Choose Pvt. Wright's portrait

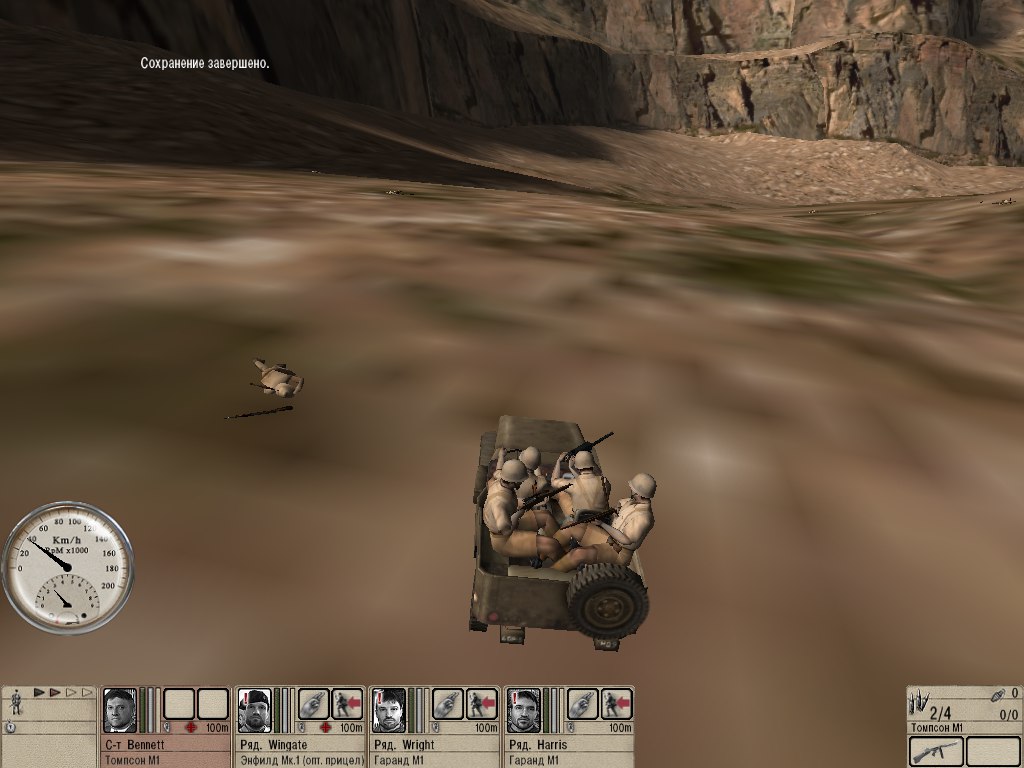point(389,710)
